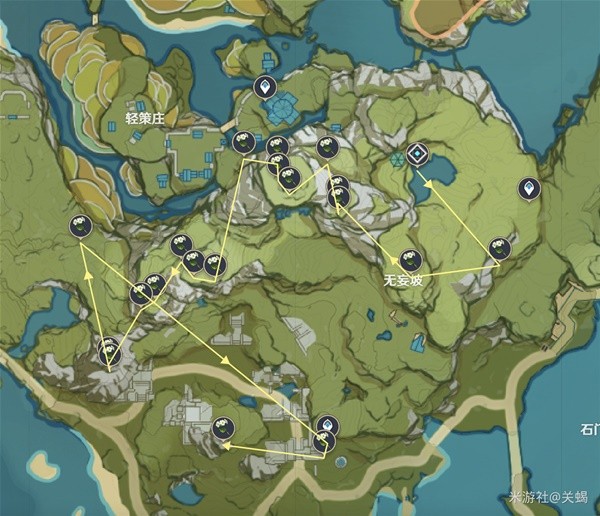600x516 pixels.
Task: Click the 轻策庄 location label
Action: tap(143, 116)
